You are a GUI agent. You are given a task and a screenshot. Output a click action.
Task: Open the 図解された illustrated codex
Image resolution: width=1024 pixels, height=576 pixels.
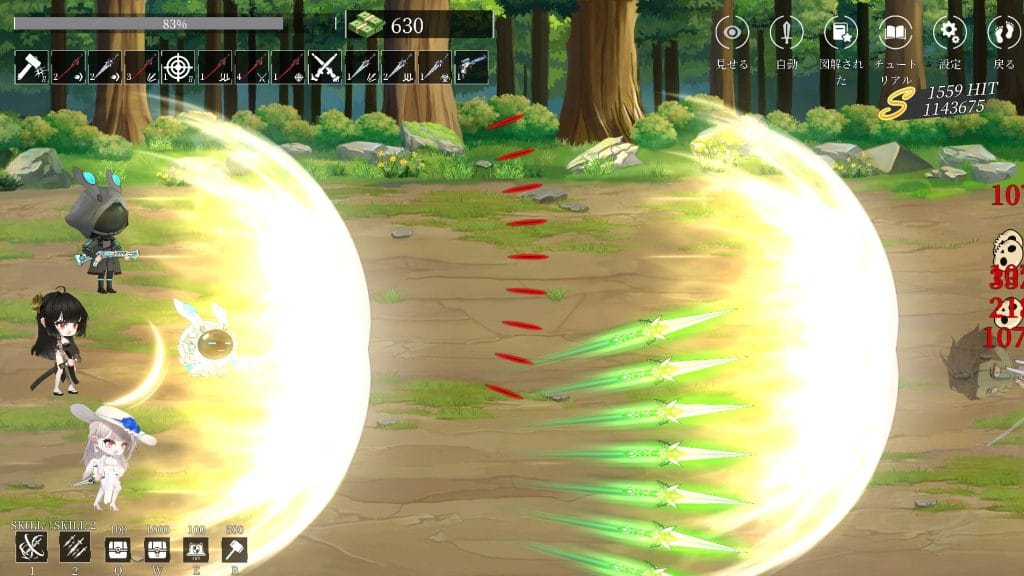point(841,33)
